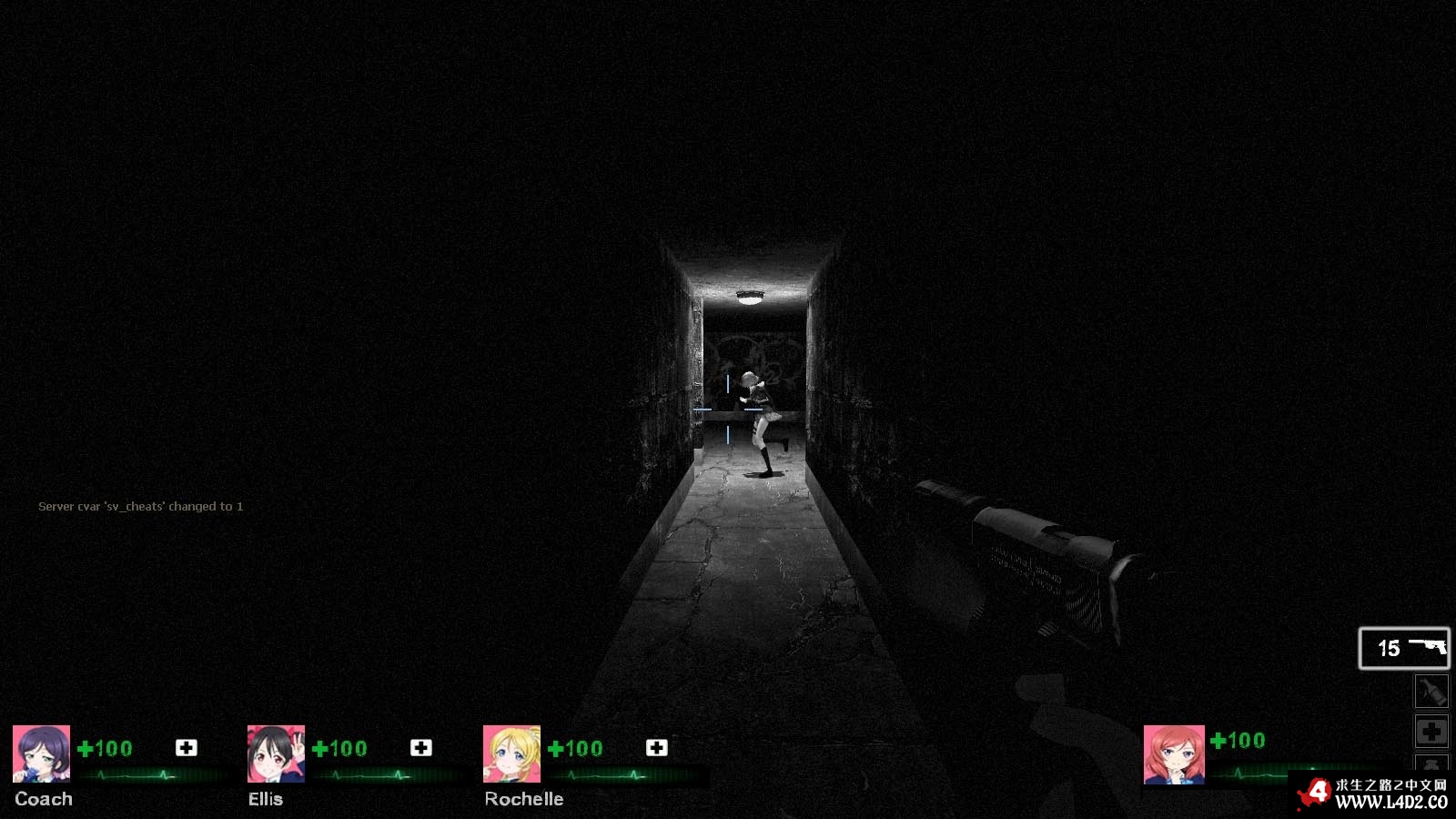Click Ellis's character portrait
Screen dimensions: 1456x819
click(x=276, y=753)
